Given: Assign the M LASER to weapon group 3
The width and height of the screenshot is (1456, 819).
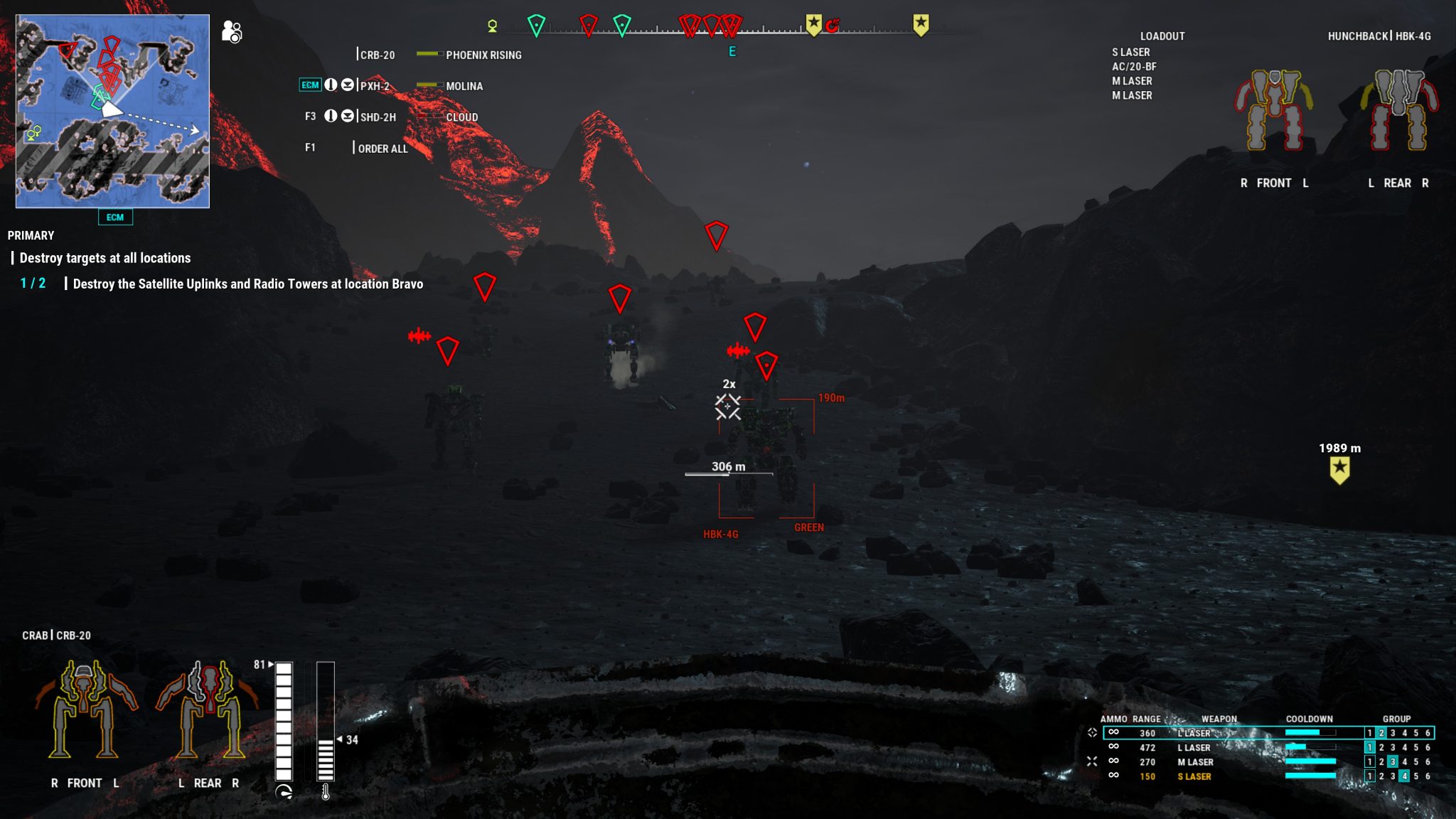Looking at the screenshot, I should (1393, 762).
